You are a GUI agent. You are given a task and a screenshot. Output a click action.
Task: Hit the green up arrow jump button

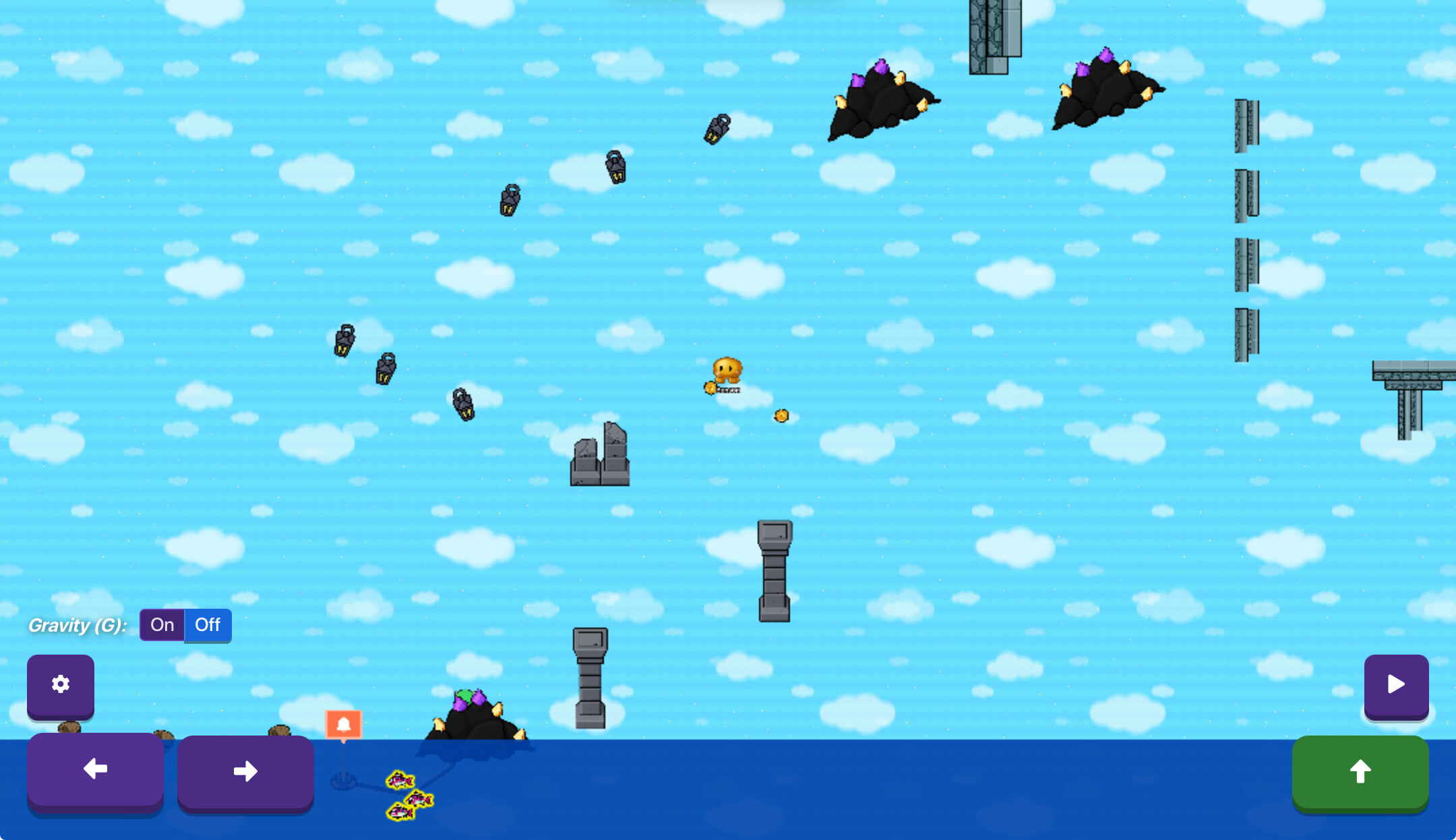click(x=1360, y=771)
